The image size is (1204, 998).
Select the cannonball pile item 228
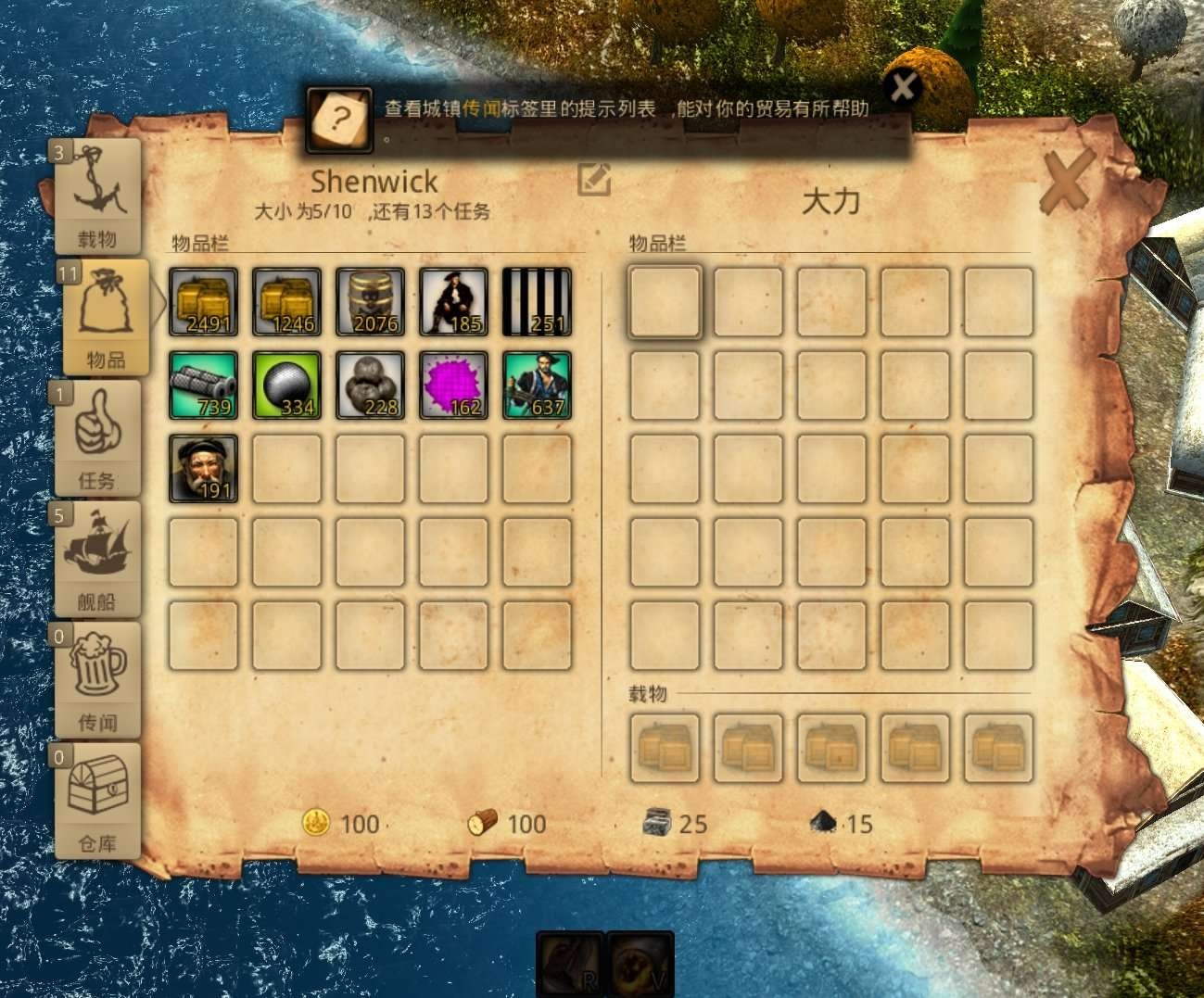pos(371,385)
